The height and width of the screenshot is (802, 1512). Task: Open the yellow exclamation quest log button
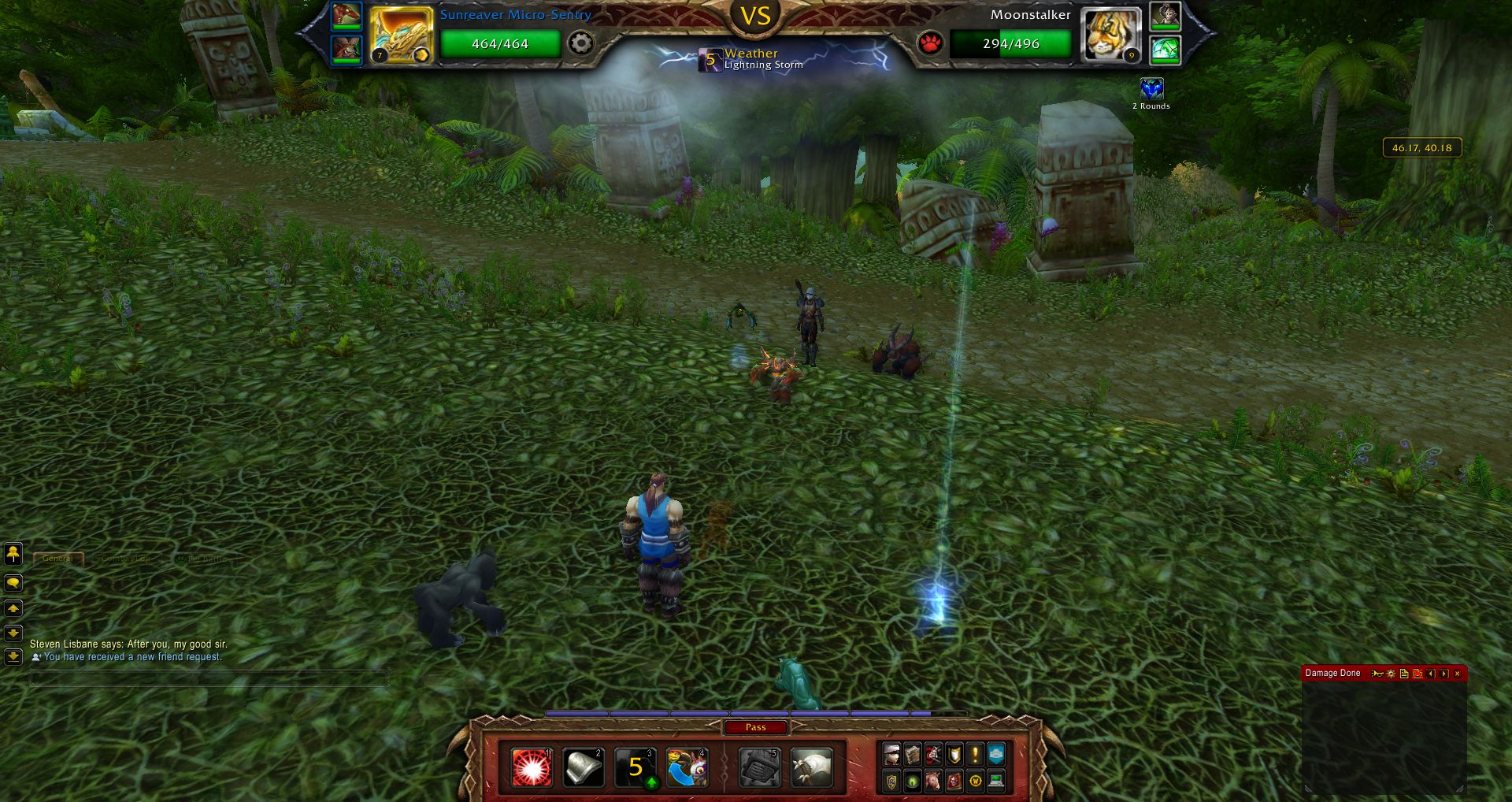[x=975, y=755]
